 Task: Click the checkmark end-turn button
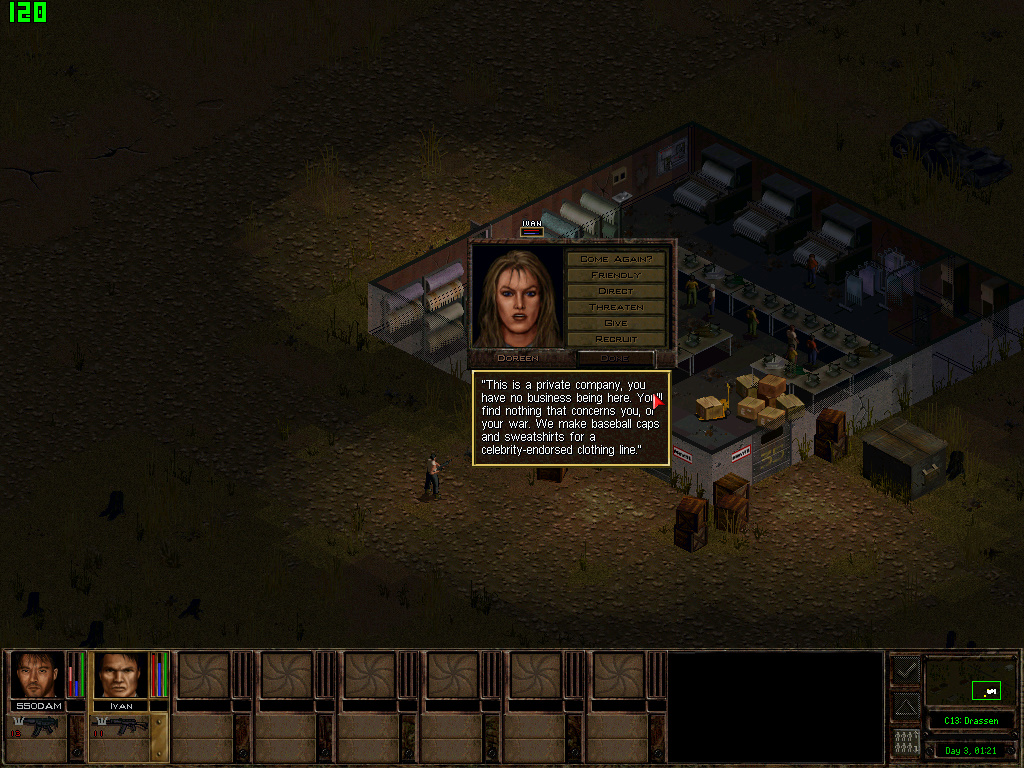pyautogui.click(x=906, y=670)
